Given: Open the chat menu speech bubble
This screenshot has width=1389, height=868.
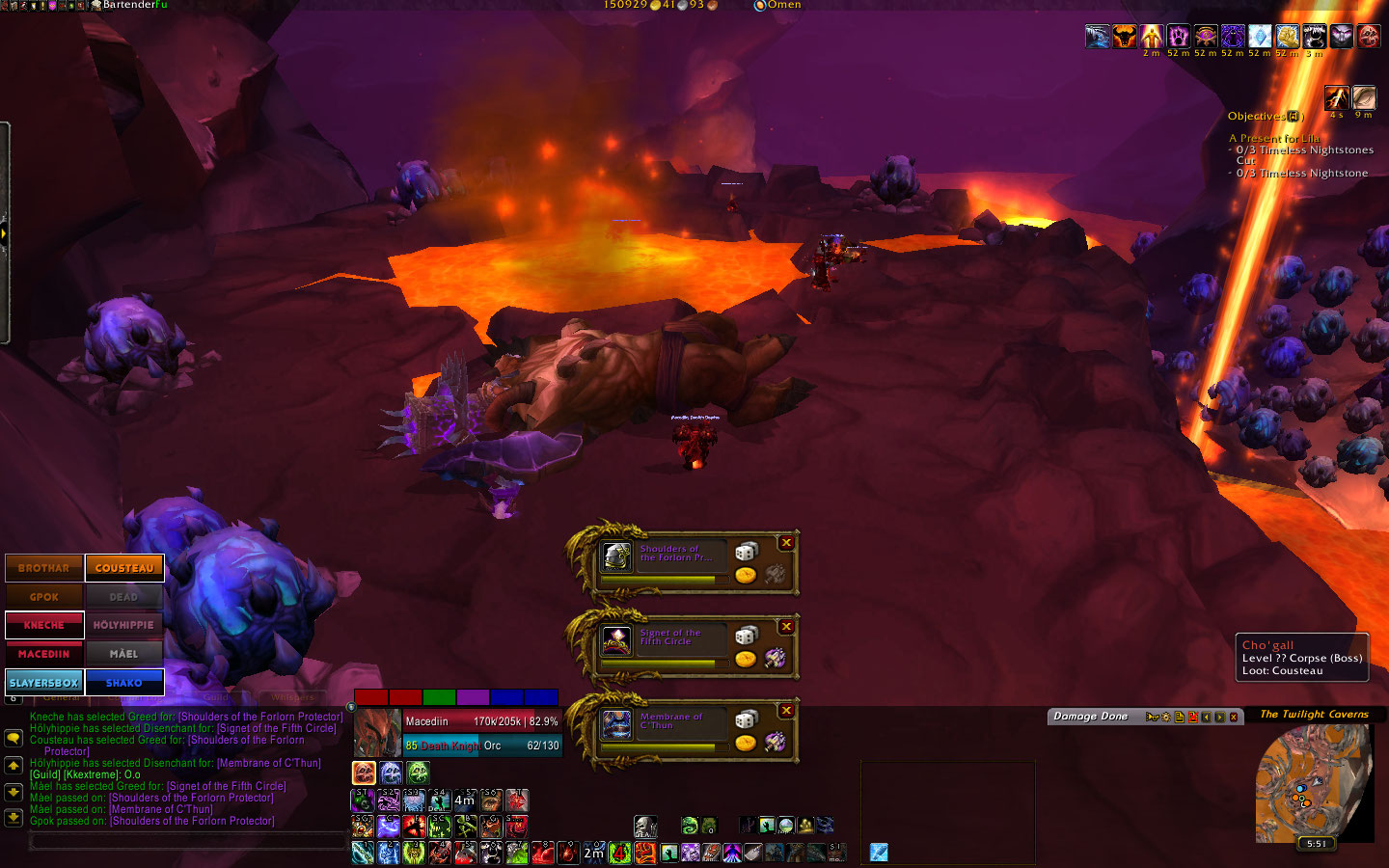Looking at the screenshot, I should [14, 738].
